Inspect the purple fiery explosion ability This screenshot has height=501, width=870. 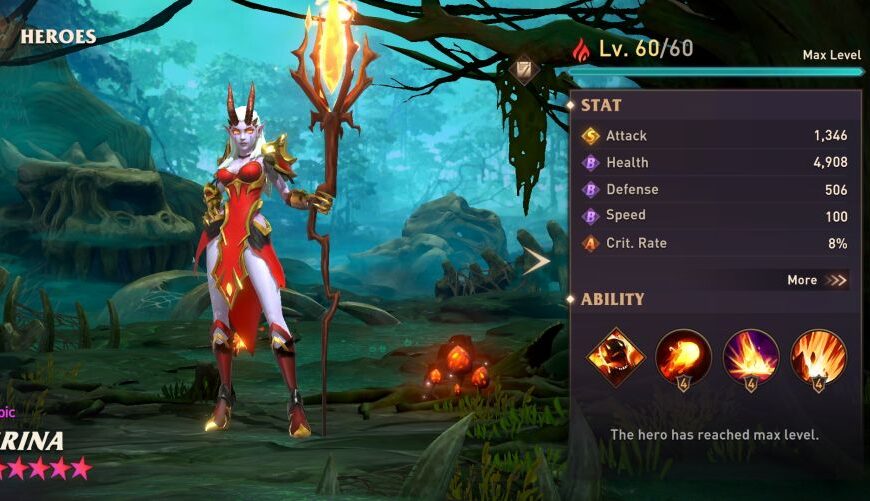tap(750, 357)
